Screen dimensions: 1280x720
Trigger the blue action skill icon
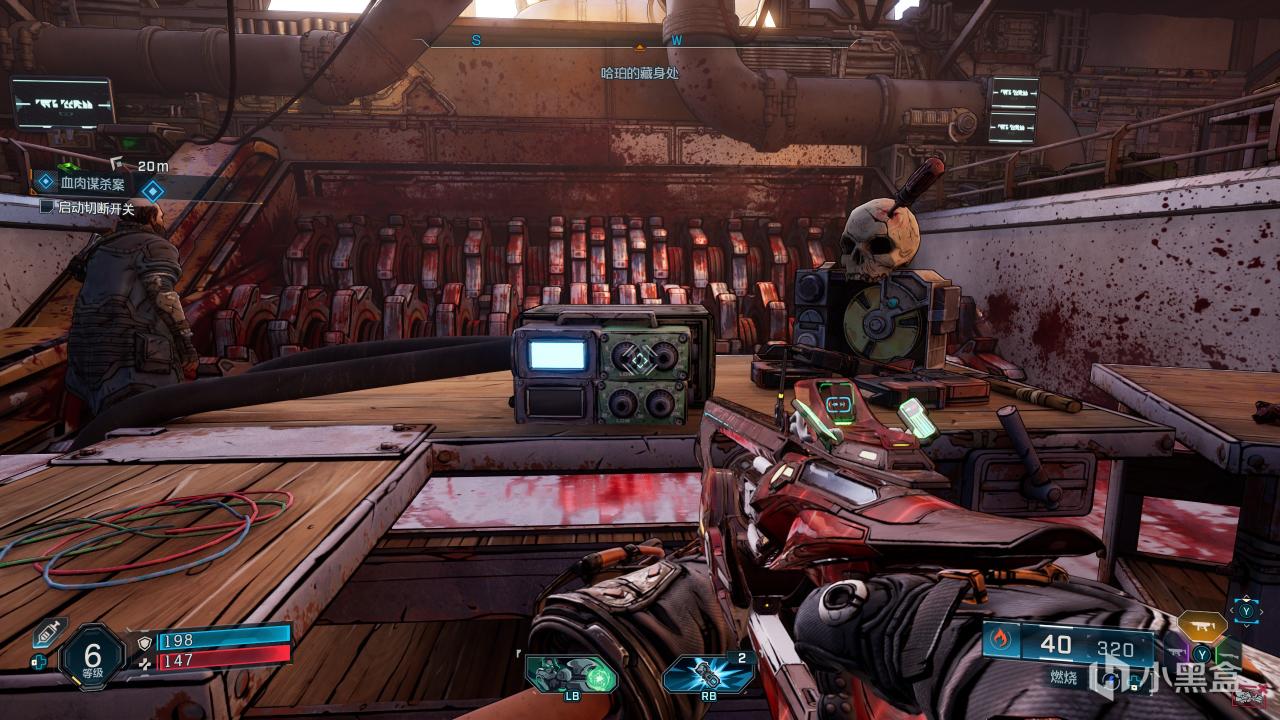[708, 673]
